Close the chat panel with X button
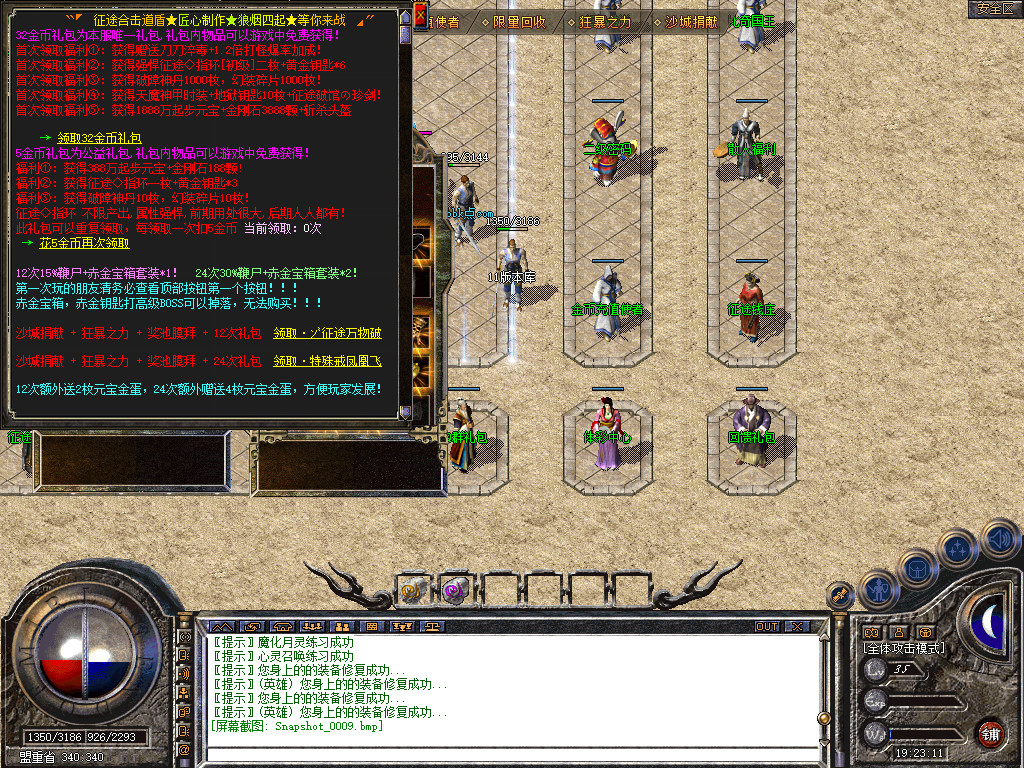 [x=796, y=627]
